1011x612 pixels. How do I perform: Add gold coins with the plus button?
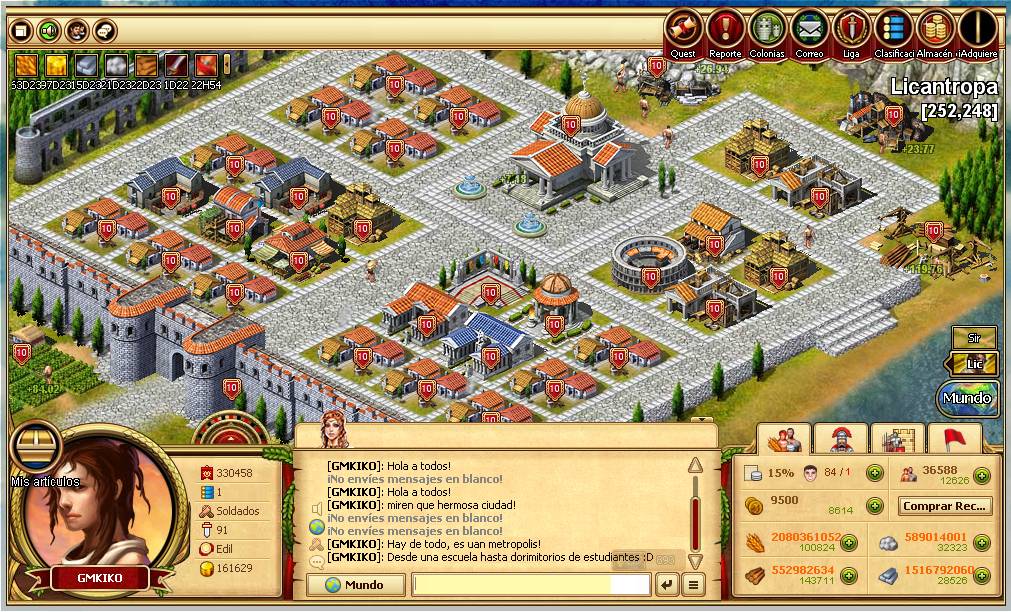point(874,506)
